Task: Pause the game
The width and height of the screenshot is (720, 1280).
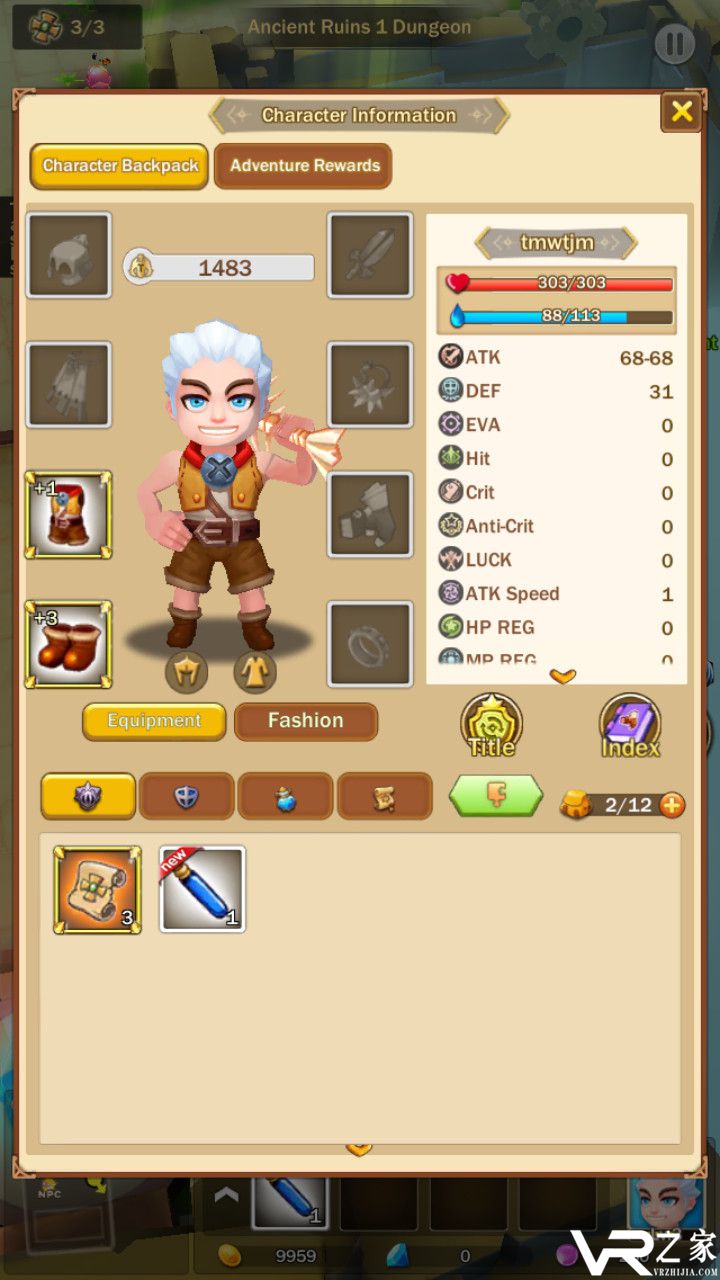Action: click(x=674, y=43)
